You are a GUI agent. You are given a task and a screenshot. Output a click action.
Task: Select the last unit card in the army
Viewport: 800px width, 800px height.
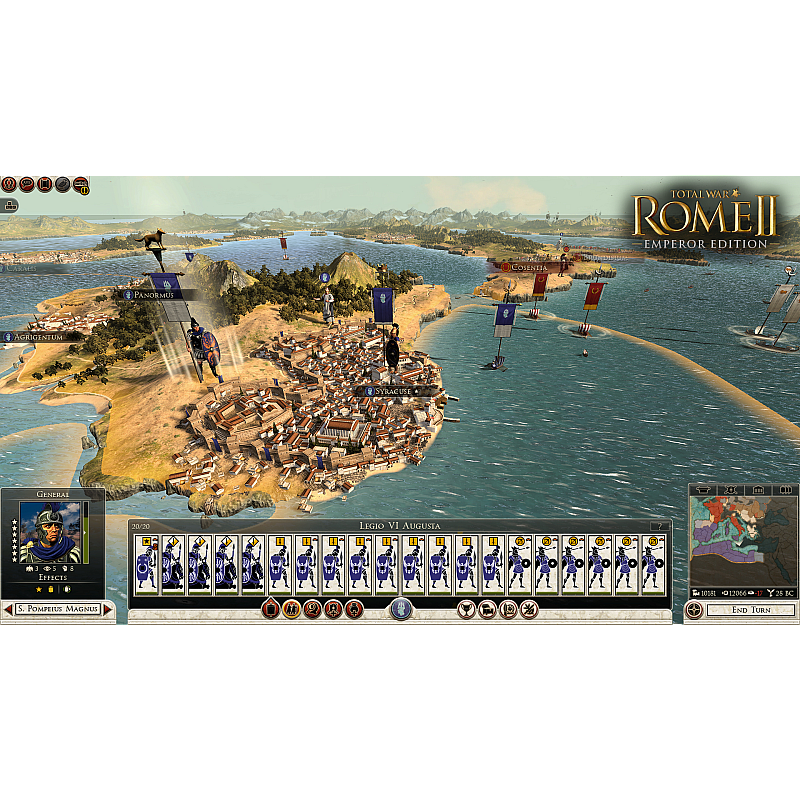(653, 565)
